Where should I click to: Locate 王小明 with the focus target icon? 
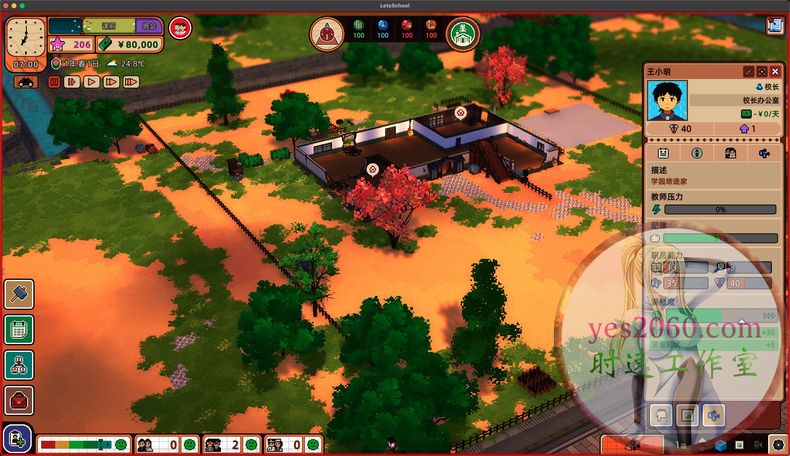coord(761,72)
